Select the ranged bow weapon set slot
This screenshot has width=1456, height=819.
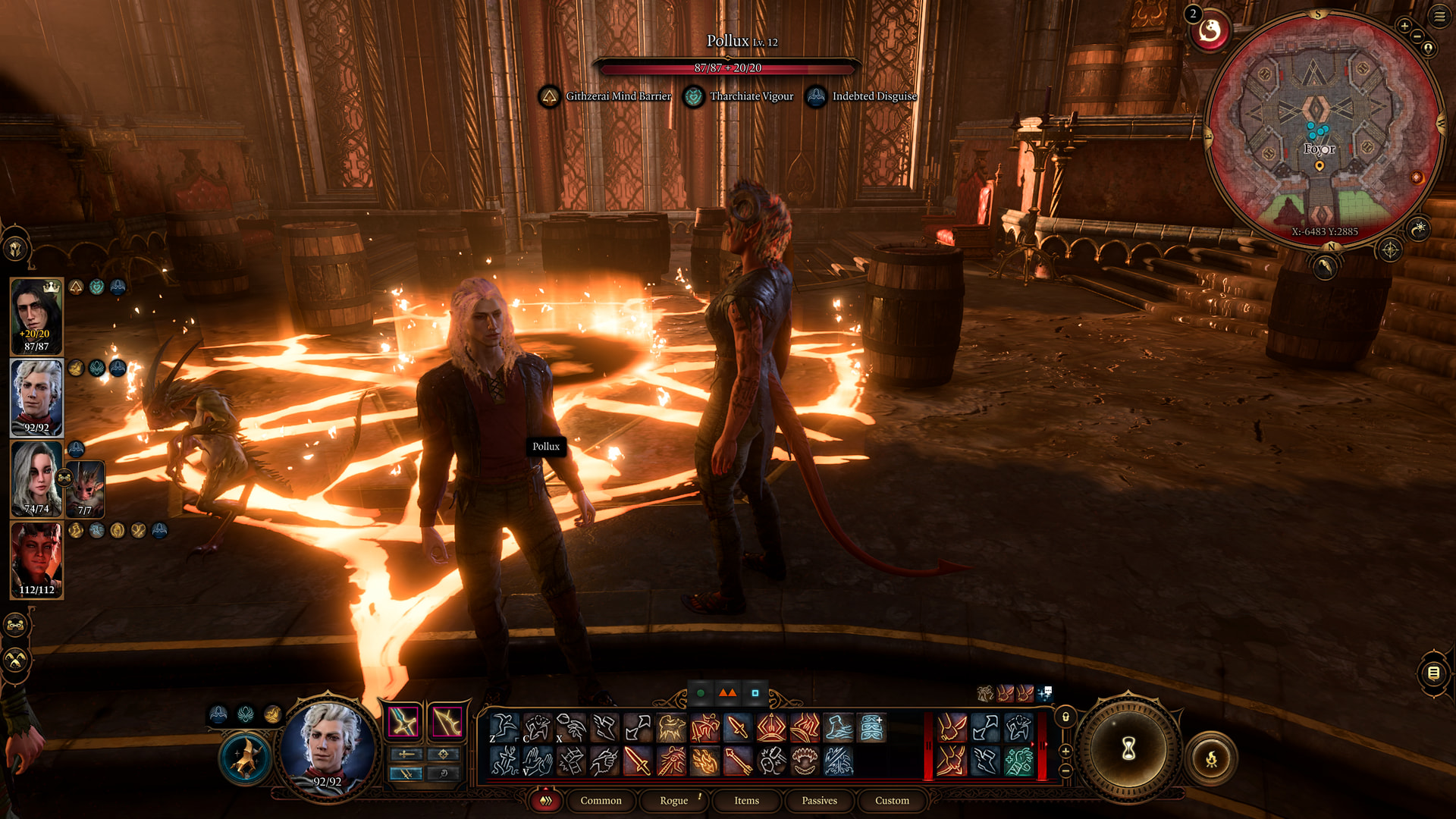(447, 721)
